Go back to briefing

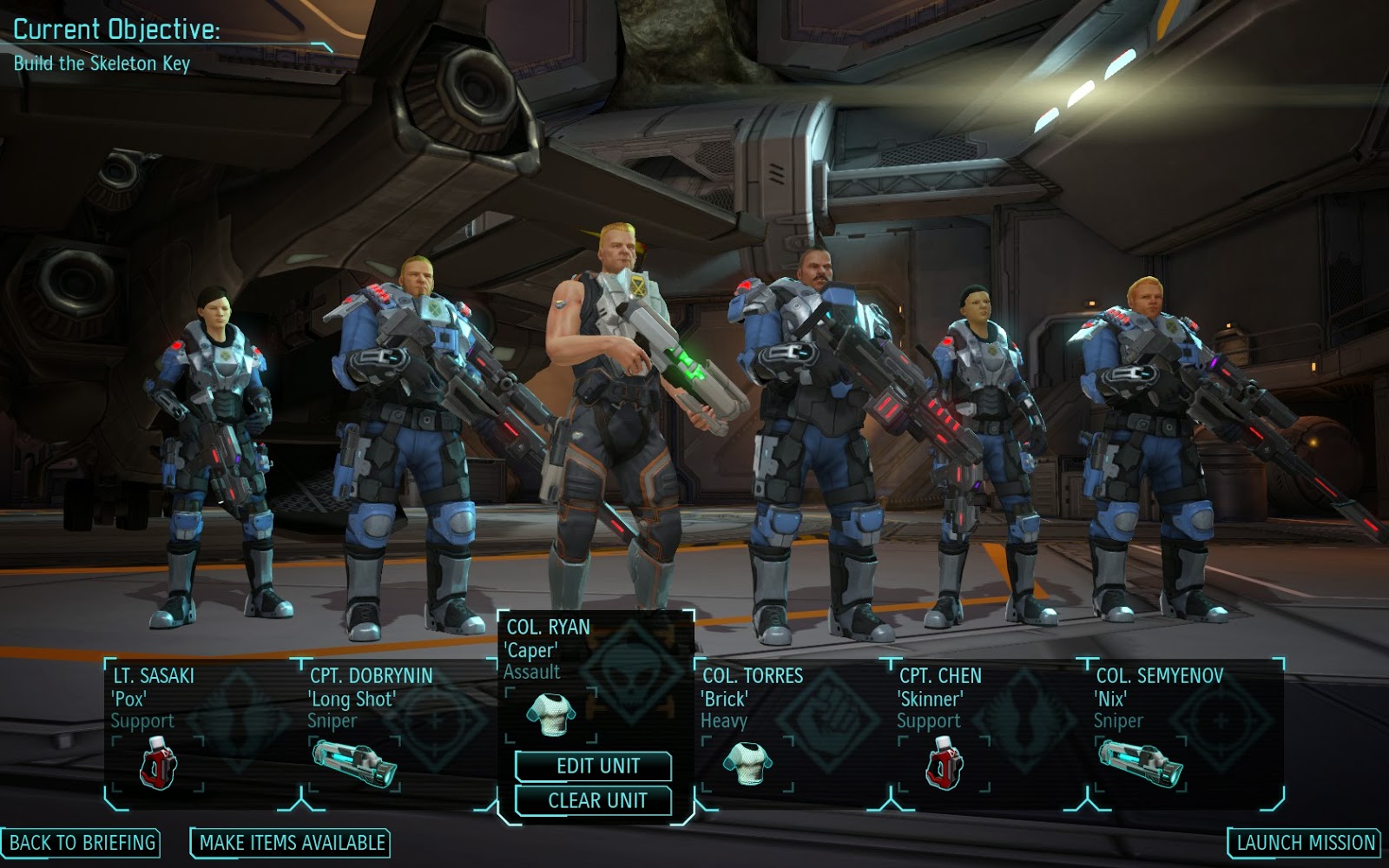82,842
